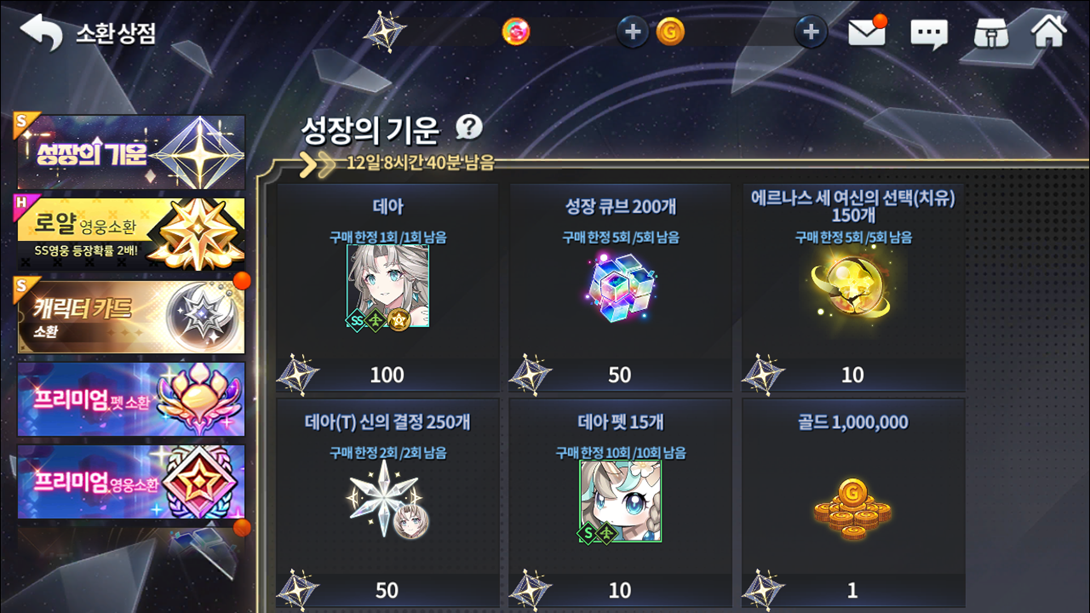This screenshot has width=1090, height=613.
Task: Switch to the 성장의 기운 tab
Action: point(131,152)
